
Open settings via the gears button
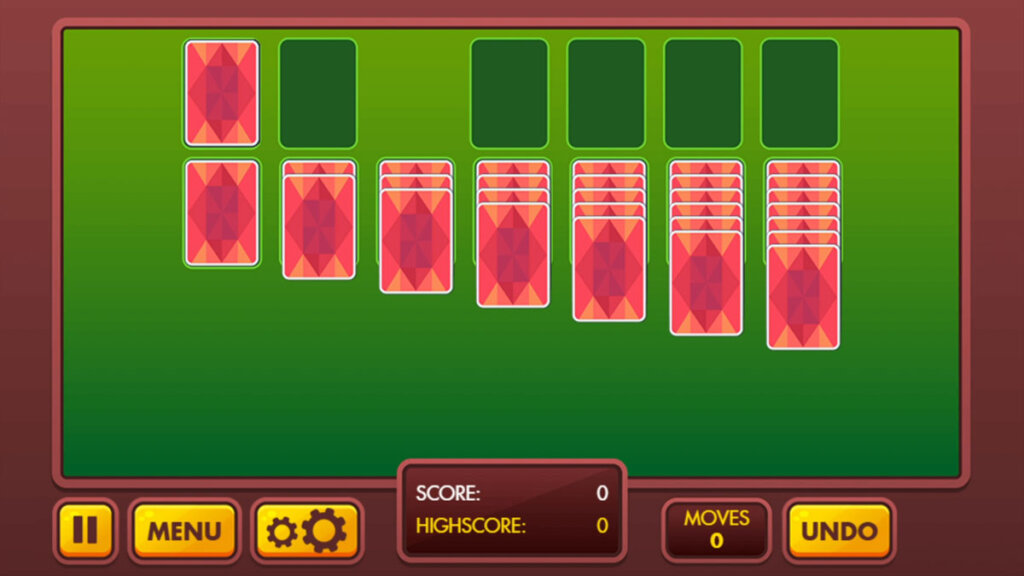point(307,530)
